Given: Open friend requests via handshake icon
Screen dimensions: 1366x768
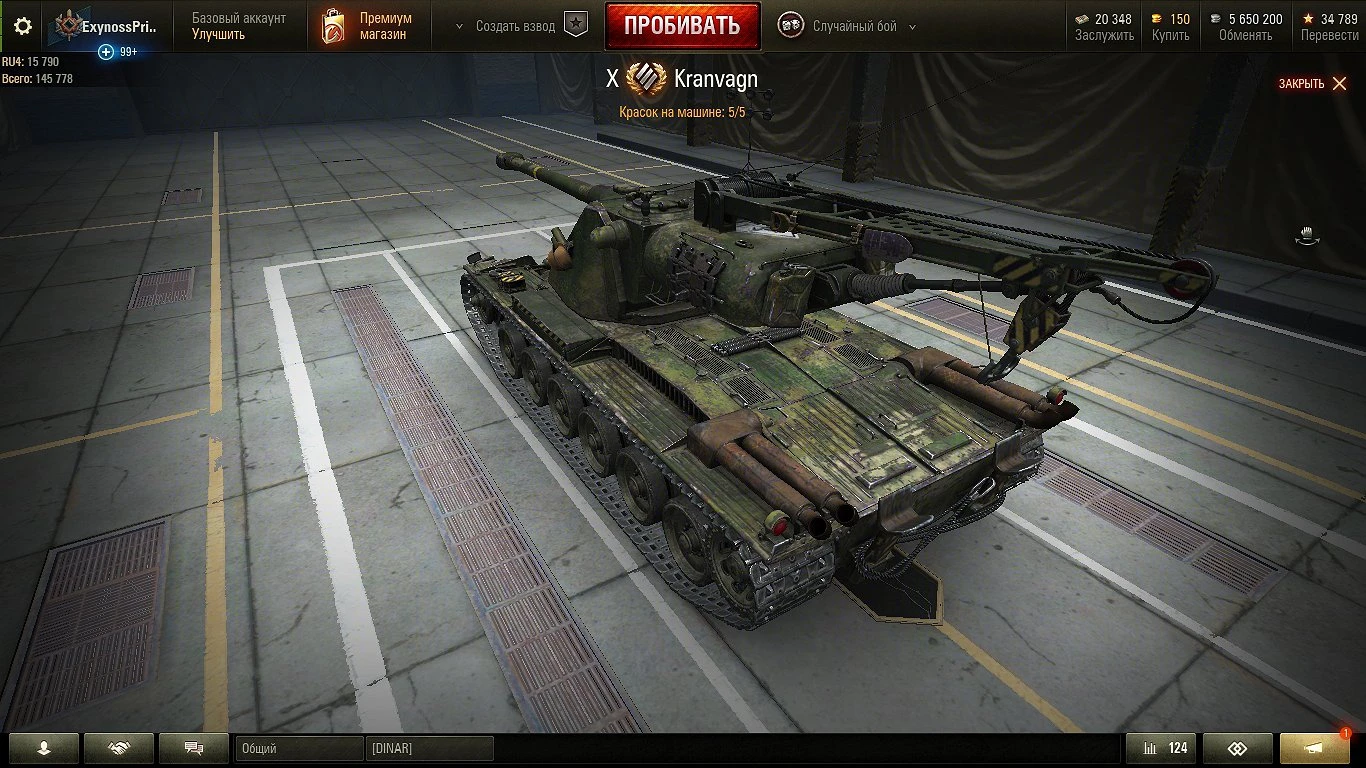Looking at the screenshot, I should click(x=119, y=747).
